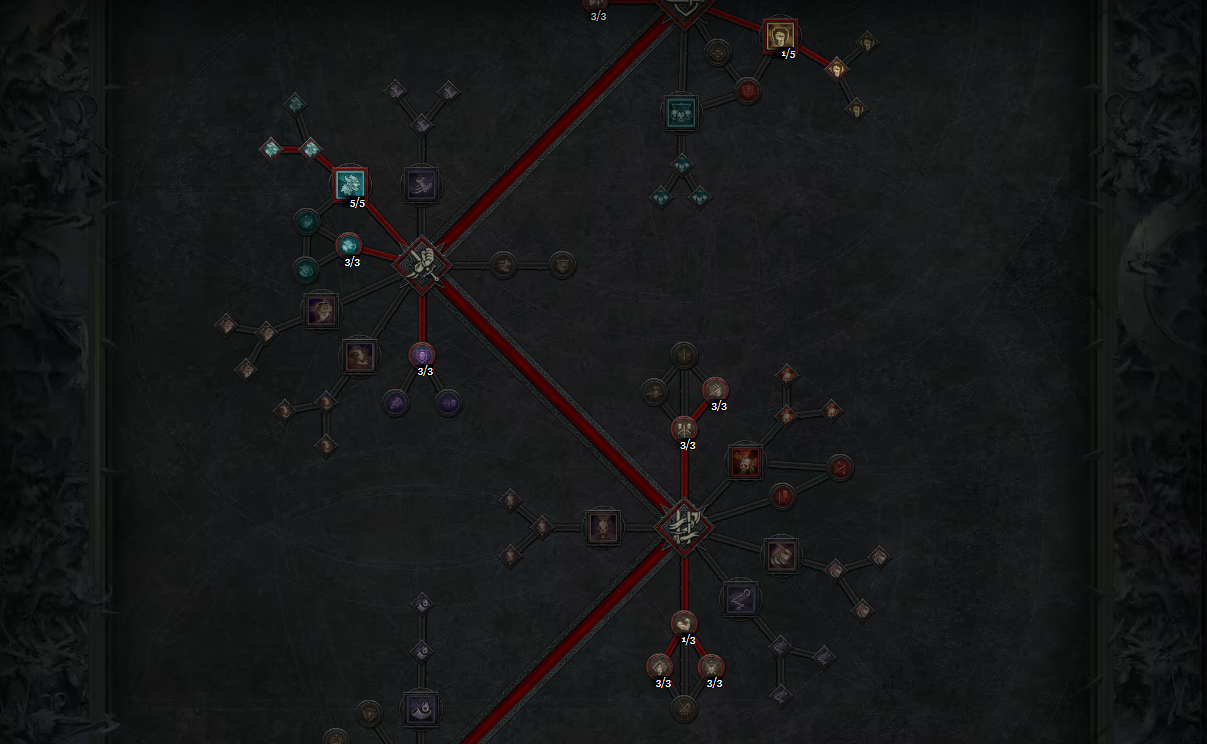Select the chain hook skill square

[x=740, y=598]
